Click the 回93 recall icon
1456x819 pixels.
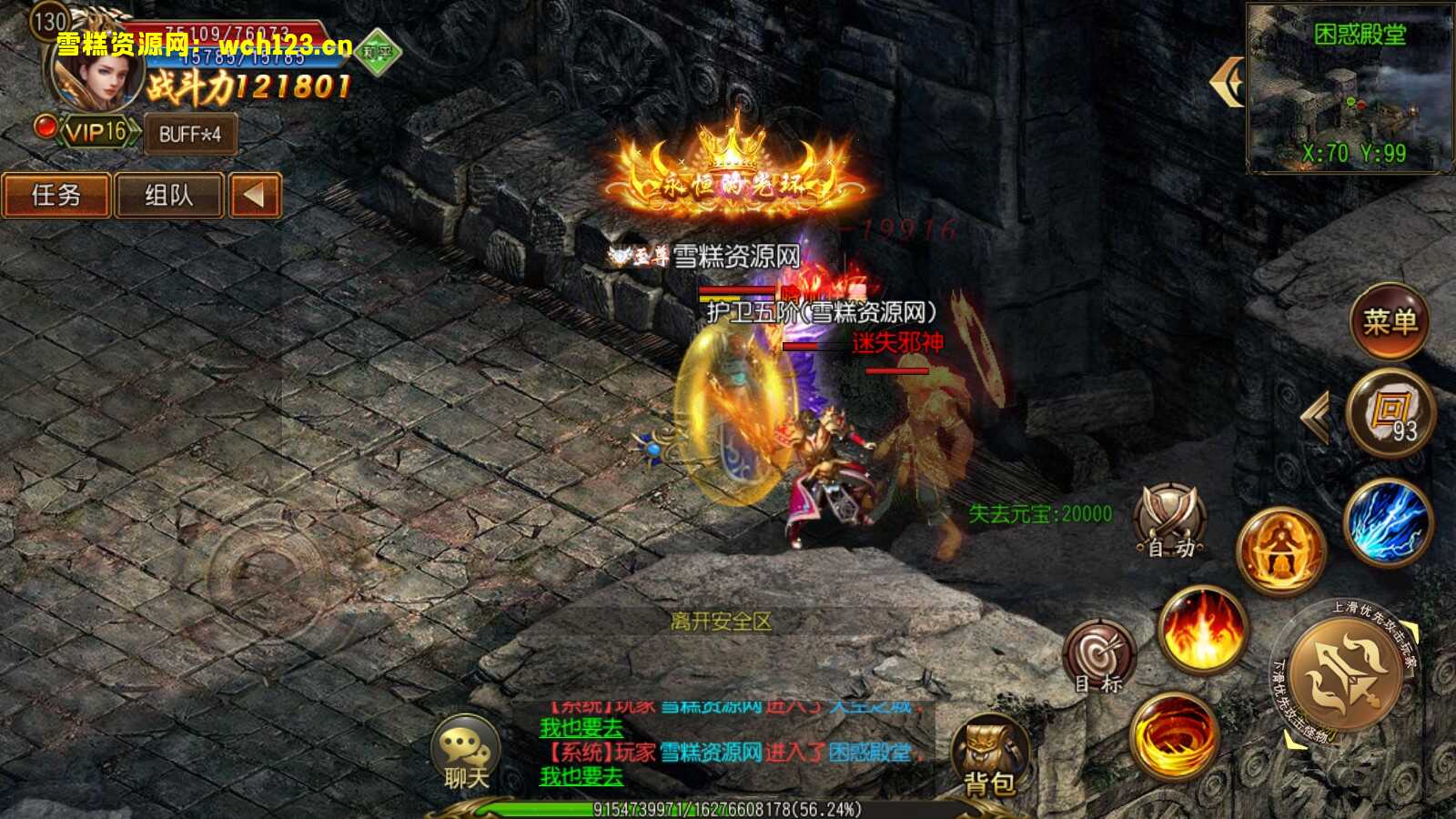coord(1390,411)
